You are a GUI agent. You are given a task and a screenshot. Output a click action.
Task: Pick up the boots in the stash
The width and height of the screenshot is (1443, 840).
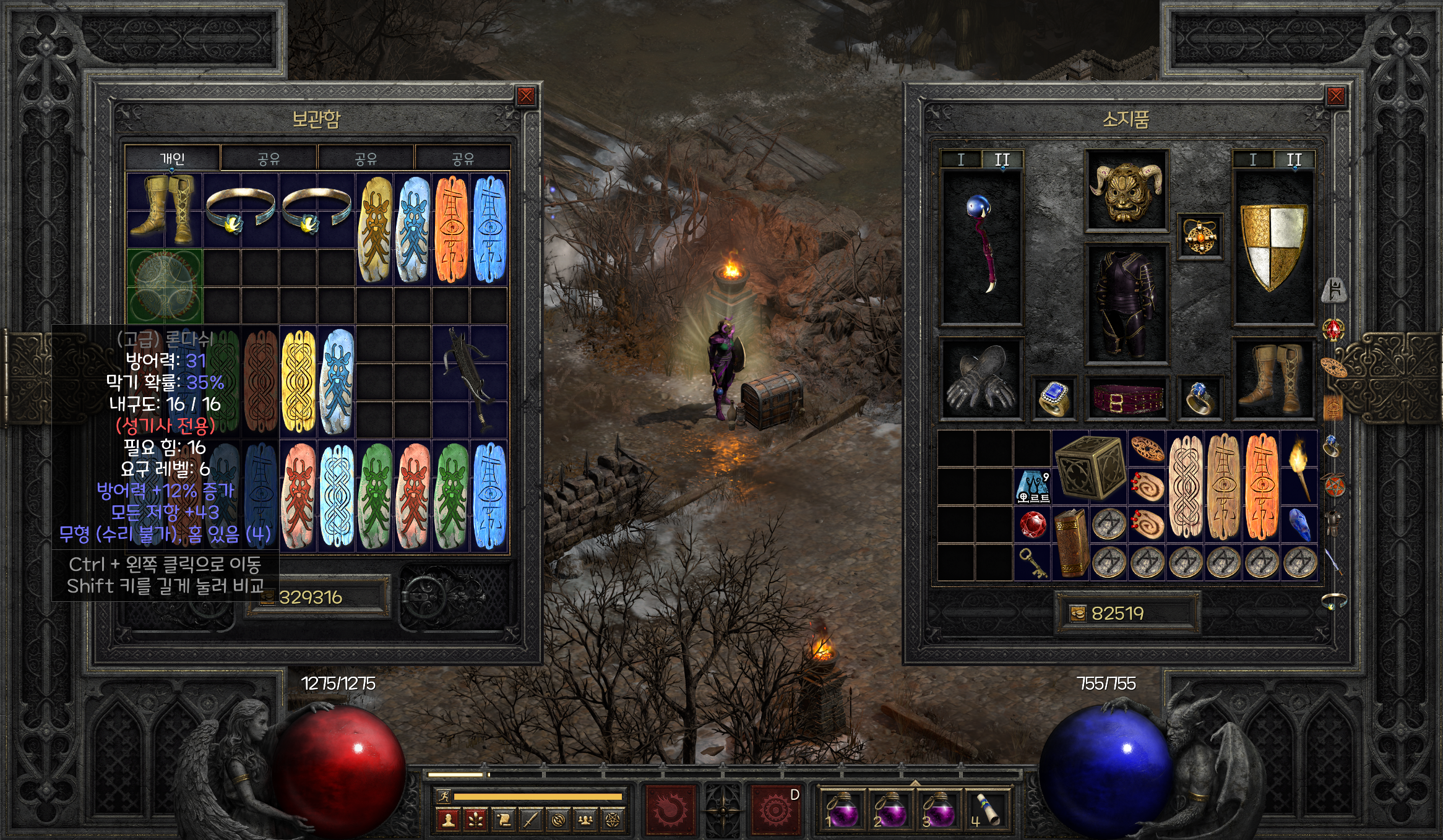click(164, 210)
